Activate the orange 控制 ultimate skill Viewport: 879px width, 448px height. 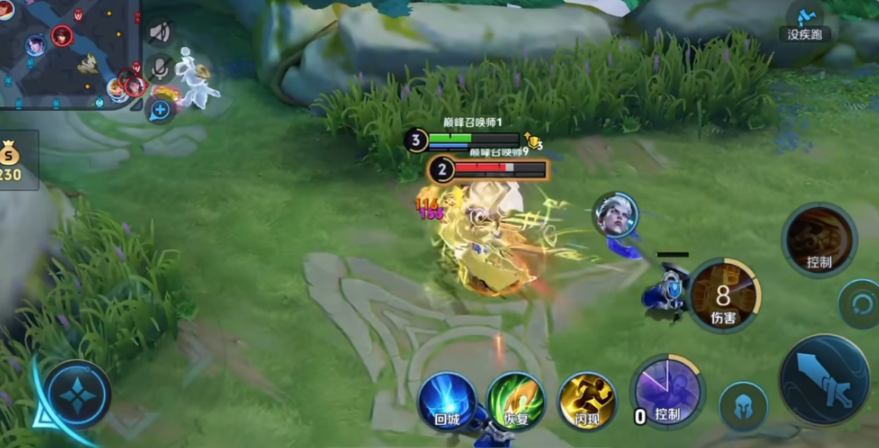819,240
